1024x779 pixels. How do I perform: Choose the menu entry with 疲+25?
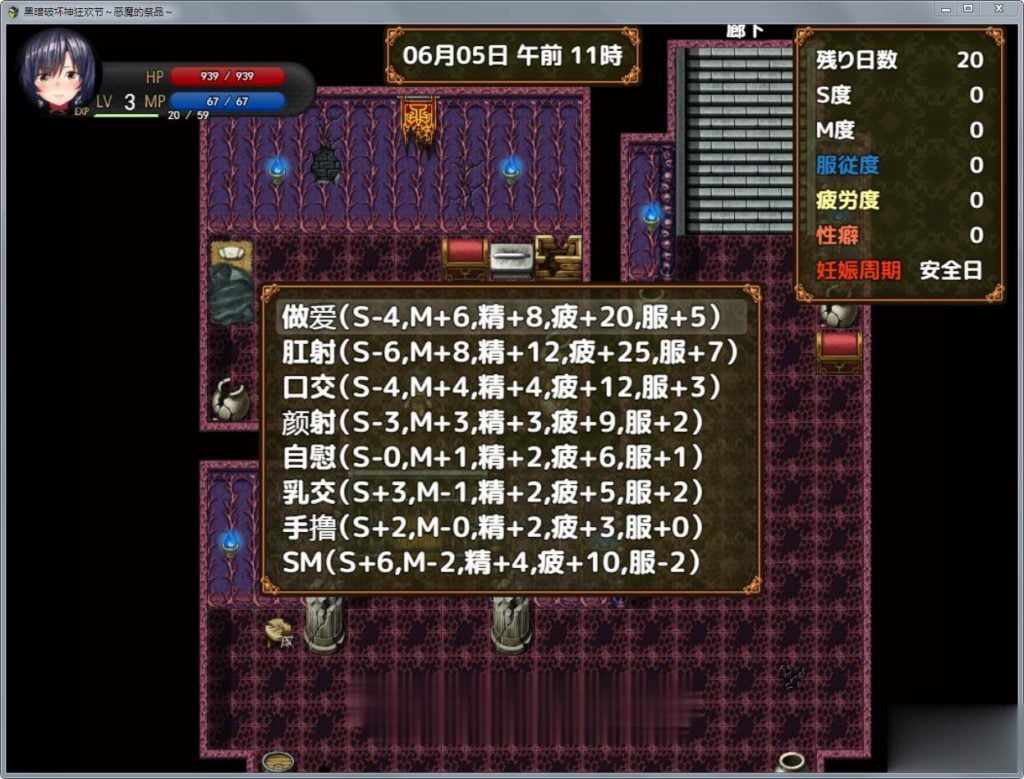pyautogui.click(x=510, y=352)
